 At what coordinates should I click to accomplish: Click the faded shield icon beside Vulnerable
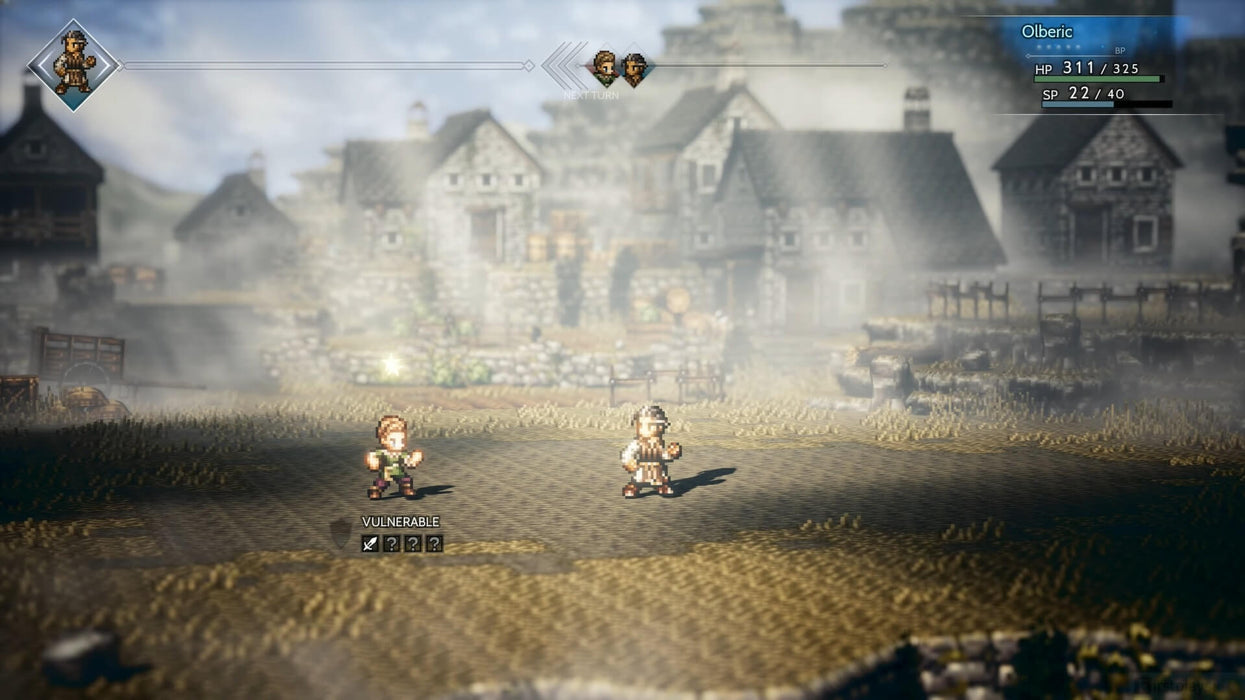(341, 533)
